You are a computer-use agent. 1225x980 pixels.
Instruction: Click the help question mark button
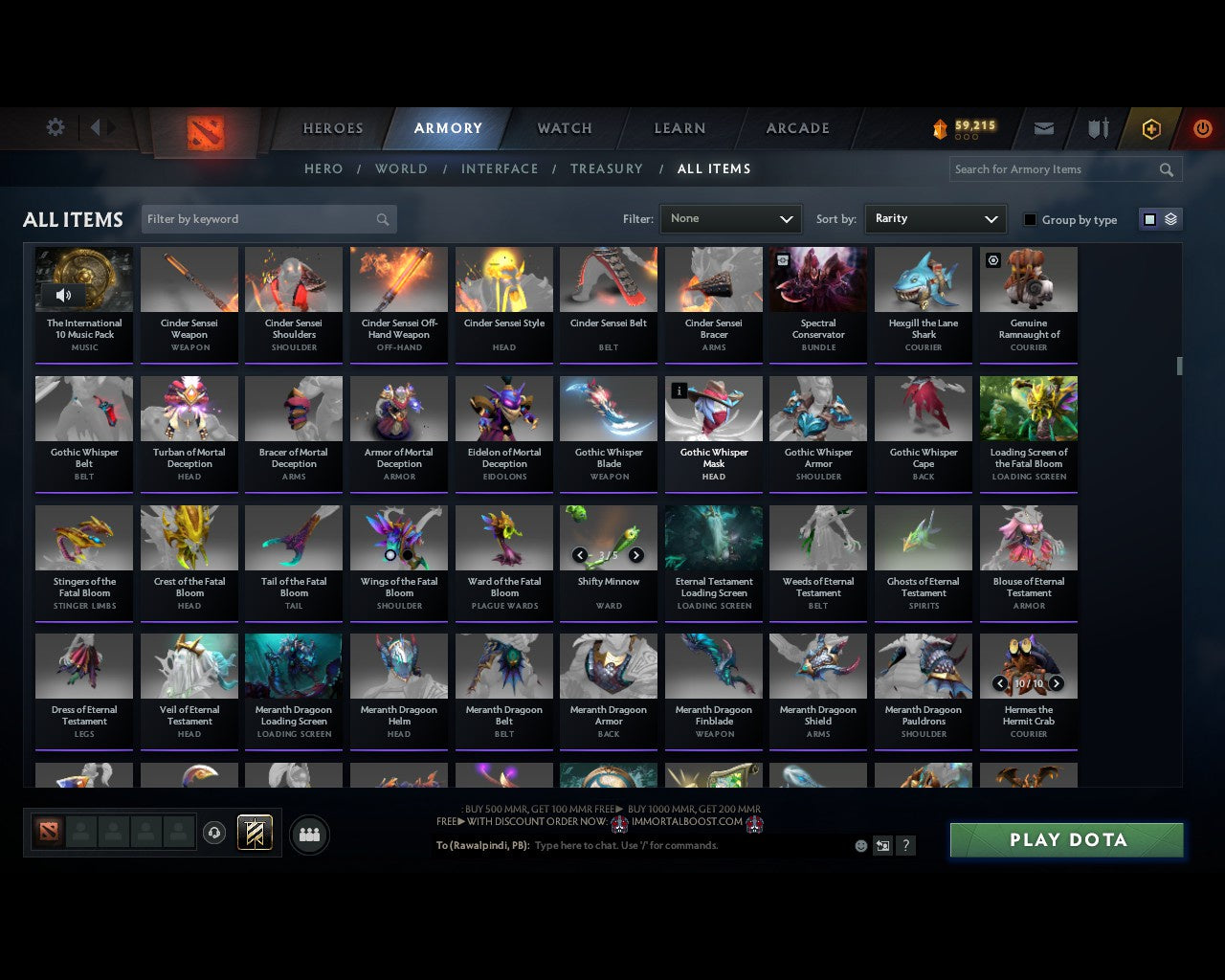click(x=905, y=846)
